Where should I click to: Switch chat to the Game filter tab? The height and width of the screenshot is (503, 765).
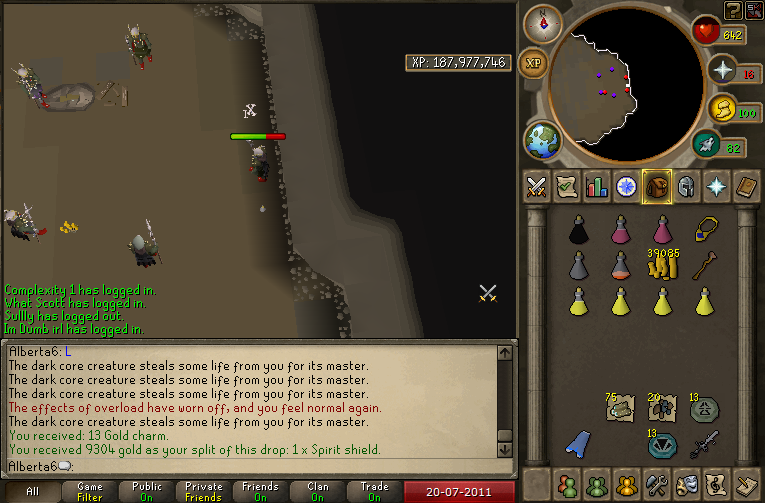click(90, 492)
